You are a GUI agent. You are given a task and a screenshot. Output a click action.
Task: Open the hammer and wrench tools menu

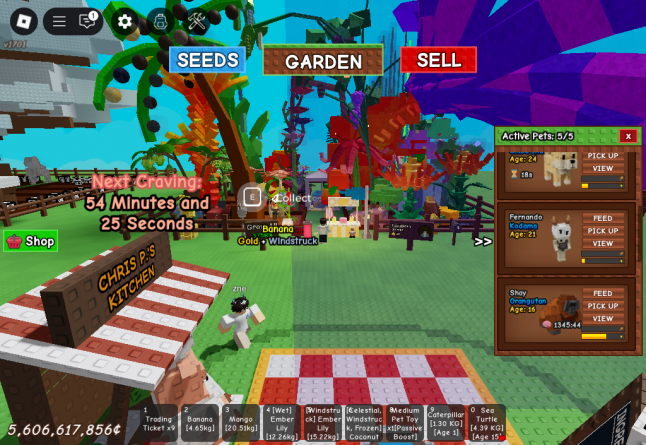197,21
